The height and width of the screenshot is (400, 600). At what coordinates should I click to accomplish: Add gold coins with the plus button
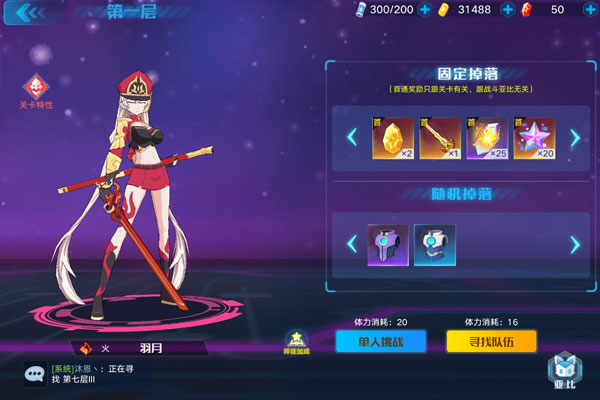[507, 9]
